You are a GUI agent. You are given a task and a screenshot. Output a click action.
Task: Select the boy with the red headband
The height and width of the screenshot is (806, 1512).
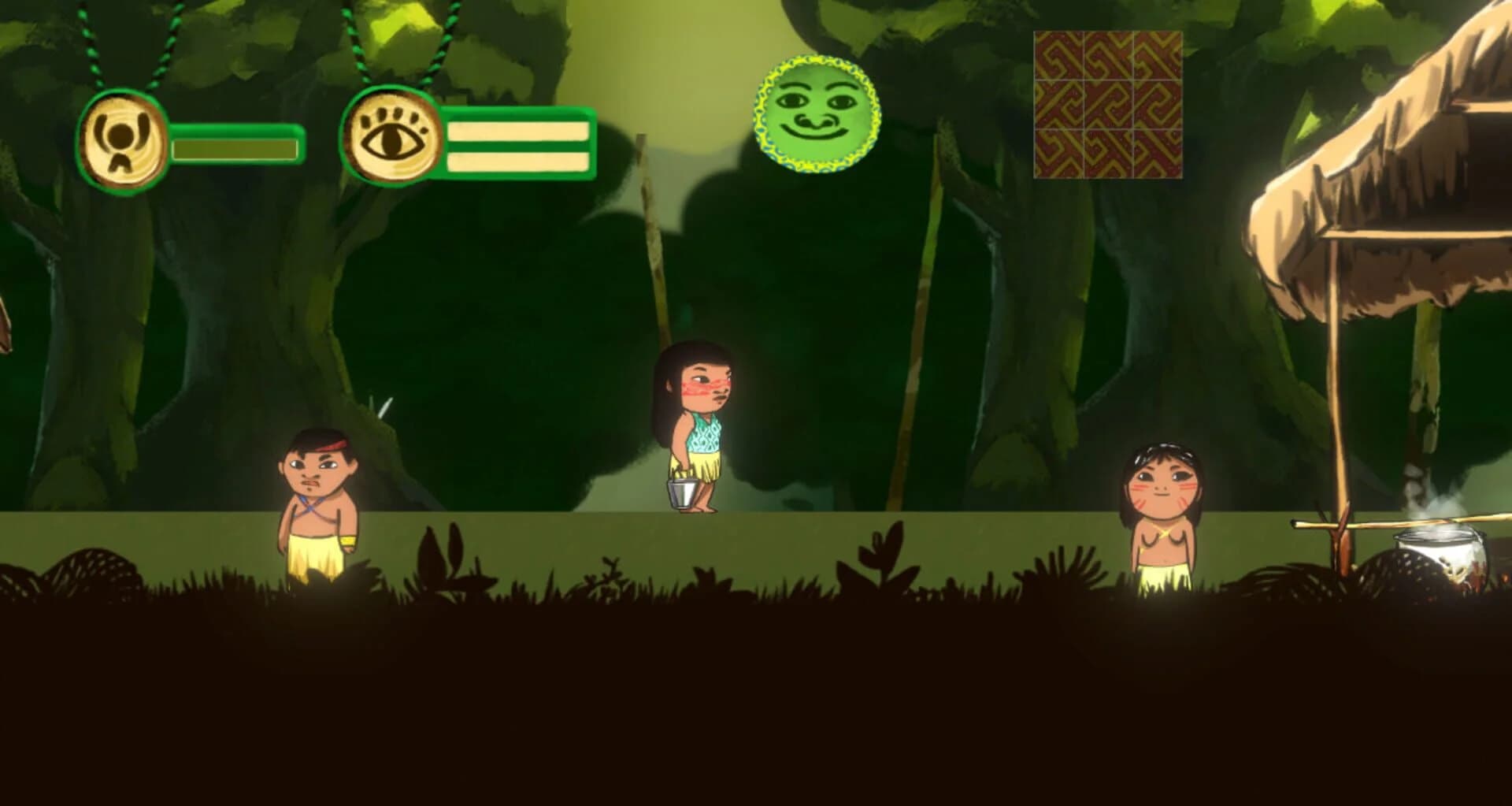coord(318,504)
